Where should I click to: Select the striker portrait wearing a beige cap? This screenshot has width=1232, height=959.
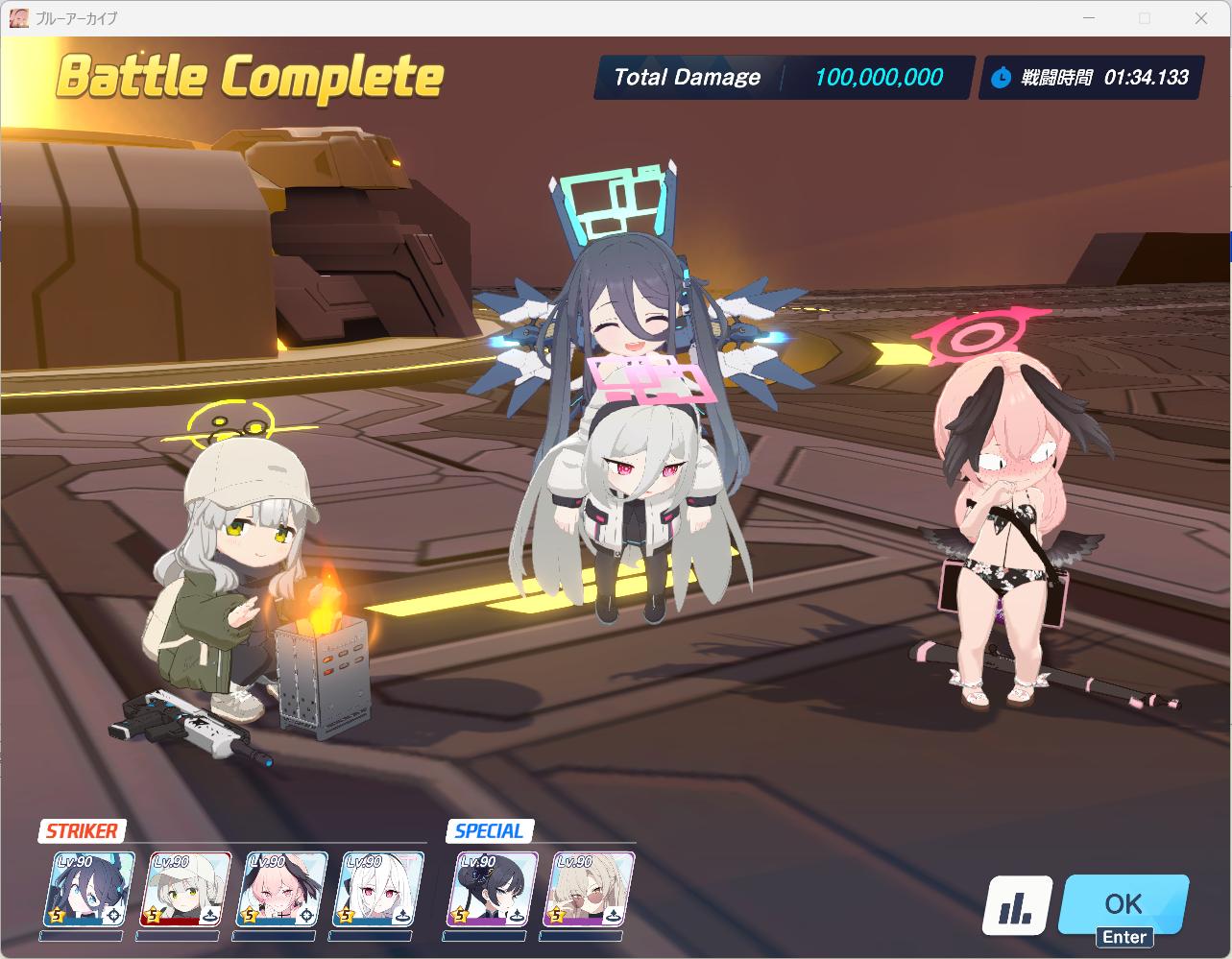click(x=189, y=889)
